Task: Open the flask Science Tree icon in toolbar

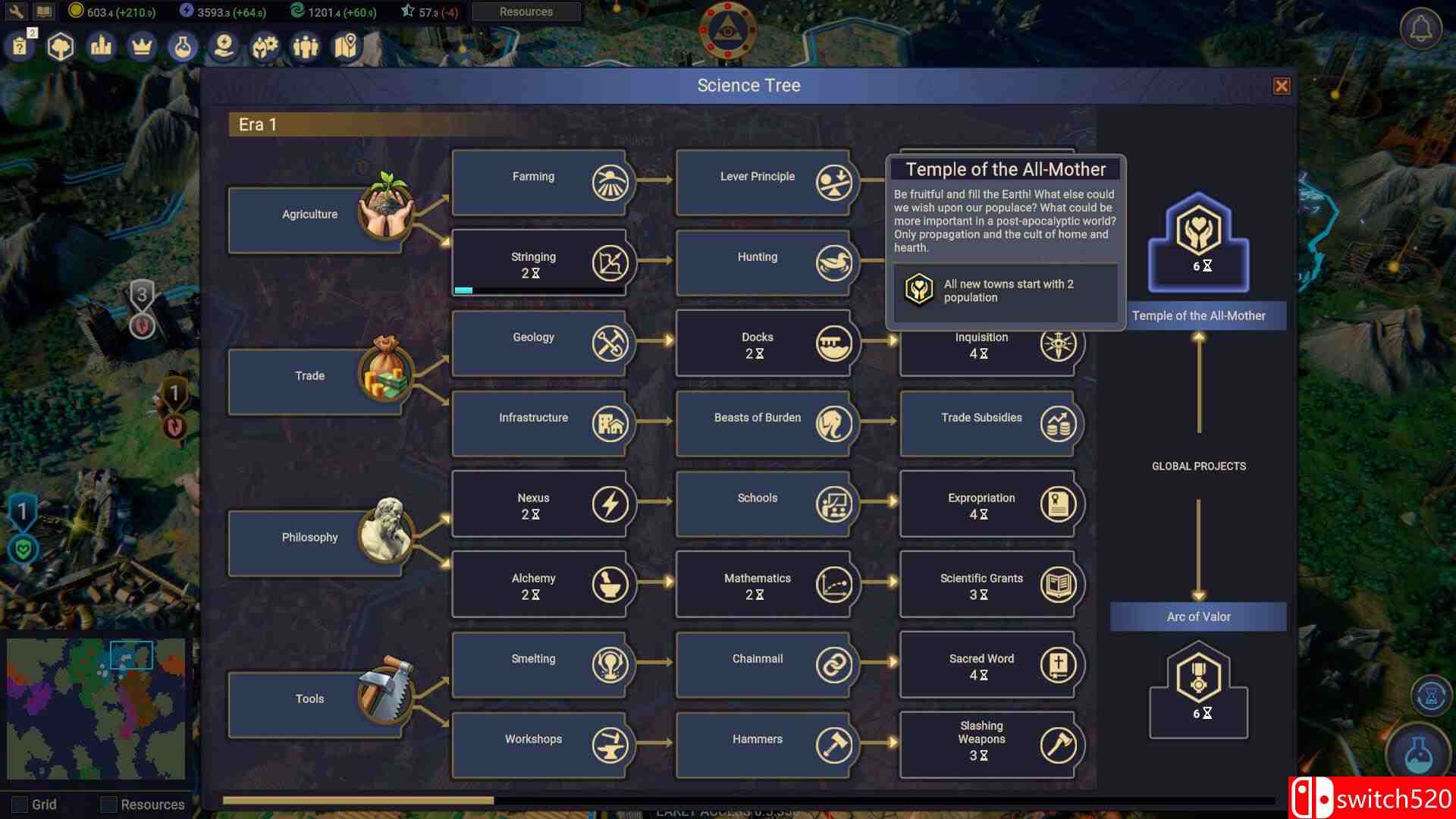Action: [183, 46]
